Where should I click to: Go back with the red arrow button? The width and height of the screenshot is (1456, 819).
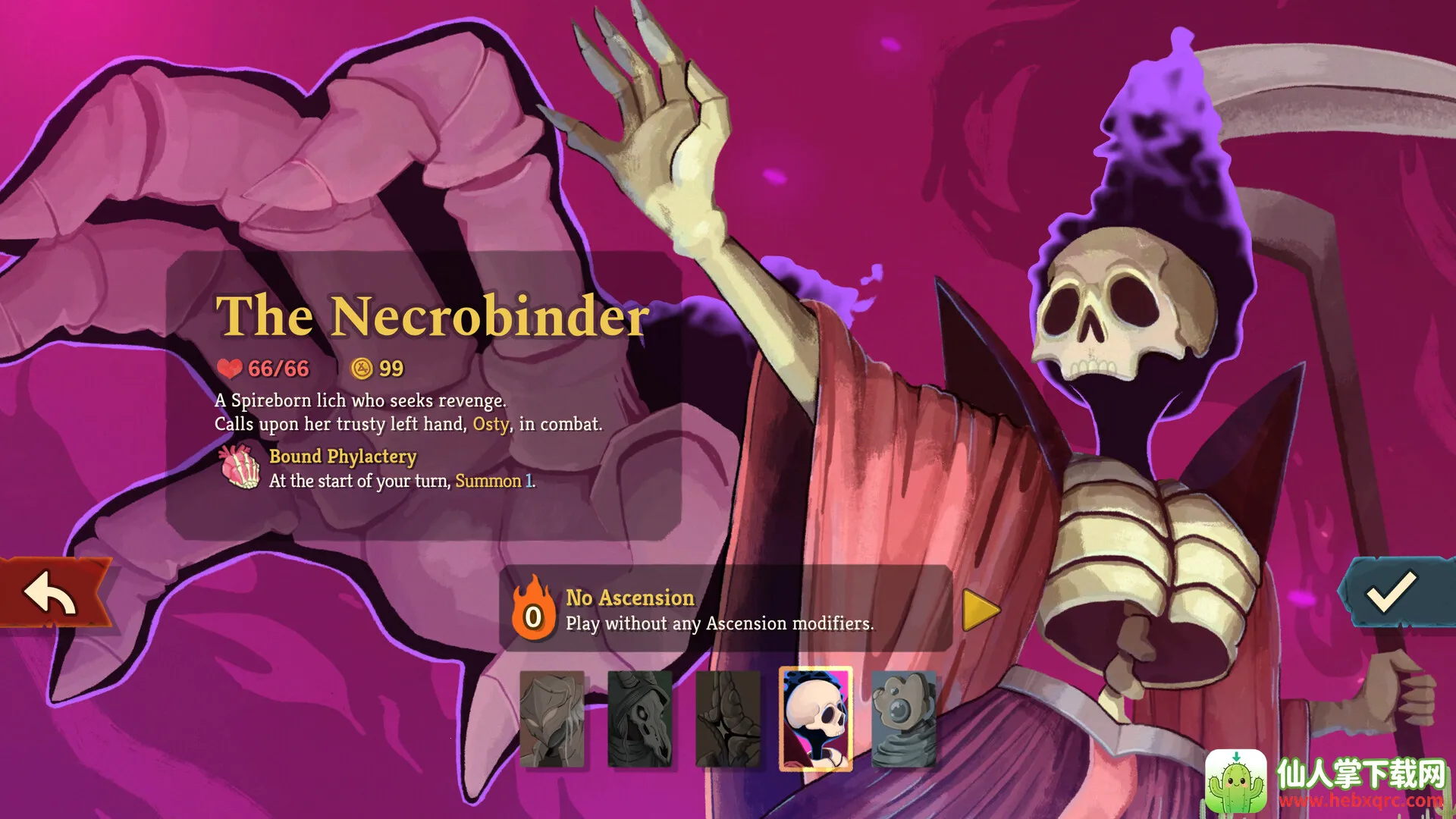point(52,593)
